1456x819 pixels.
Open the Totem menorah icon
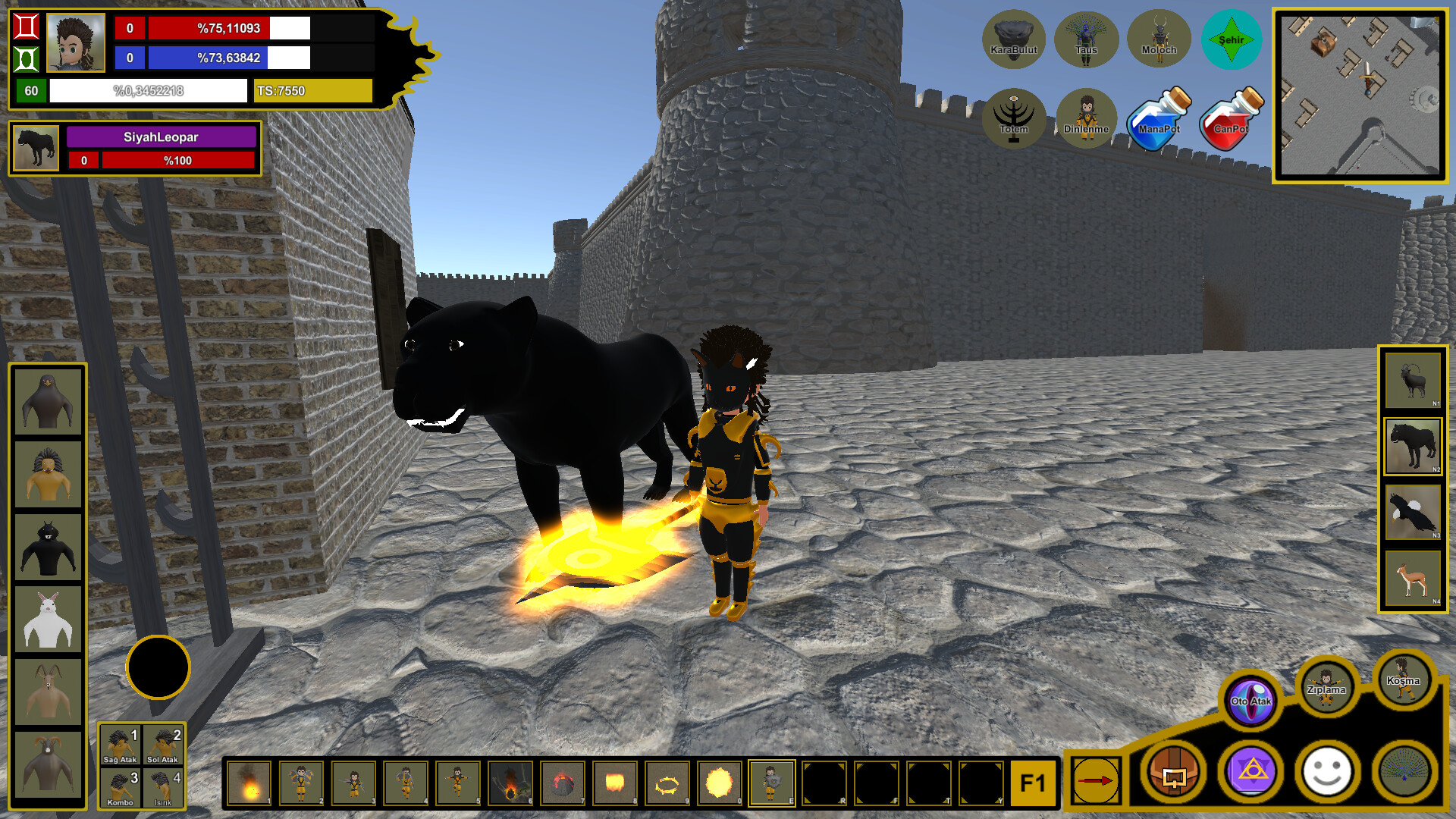click(x=1015, y=118)
